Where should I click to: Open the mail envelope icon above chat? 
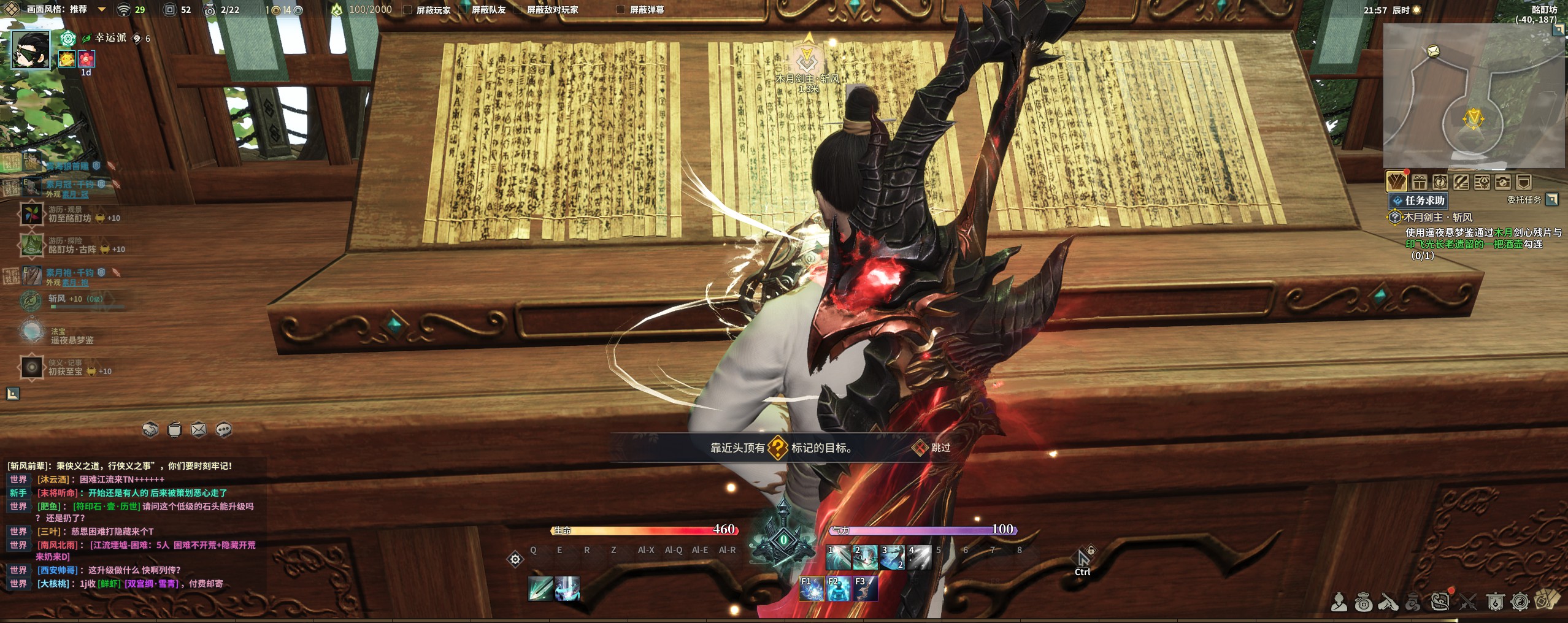199,429
